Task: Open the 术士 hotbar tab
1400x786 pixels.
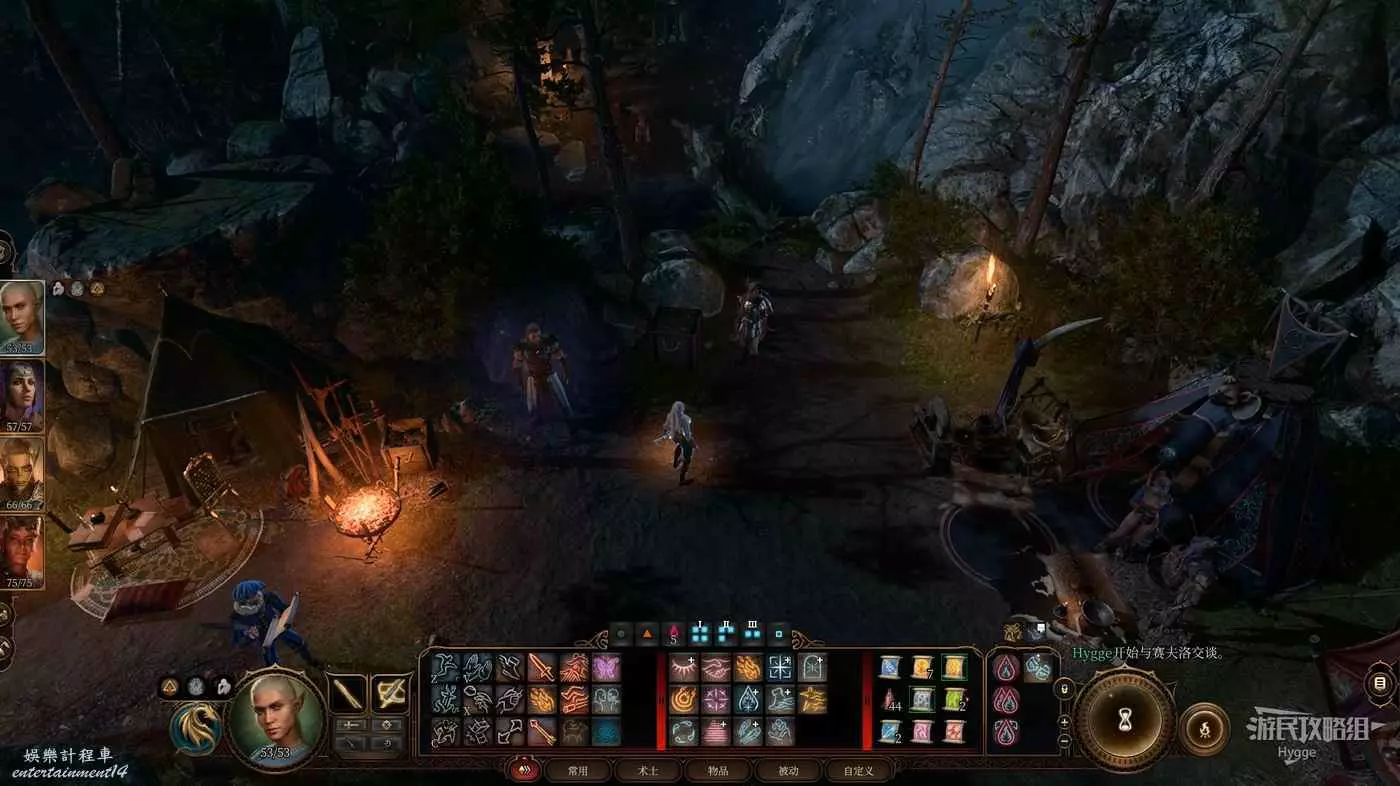Action: tap(649, 771)
